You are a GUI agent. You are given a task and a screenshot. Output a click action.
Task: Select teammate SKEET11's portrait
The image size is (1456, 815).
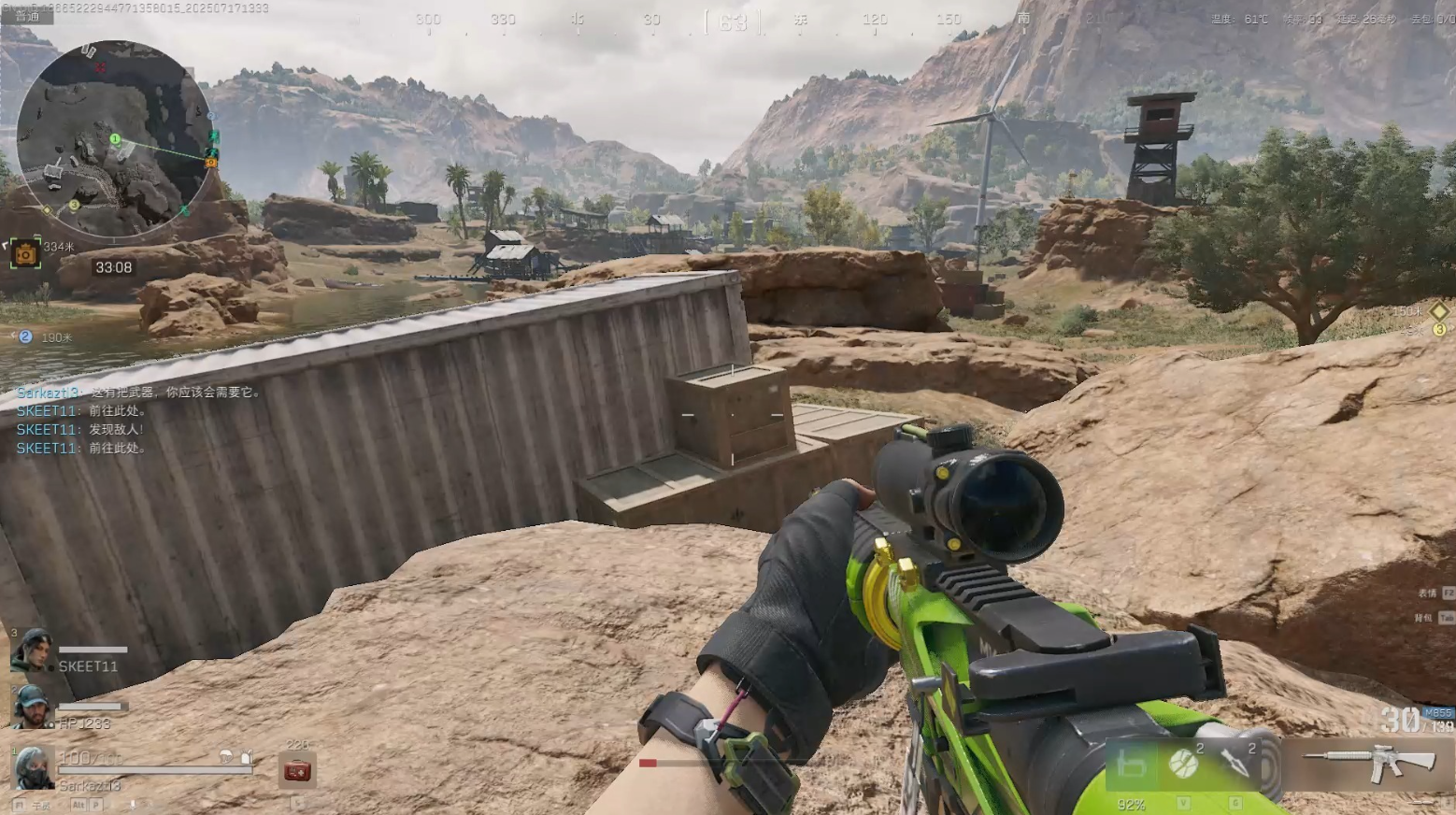31,651
